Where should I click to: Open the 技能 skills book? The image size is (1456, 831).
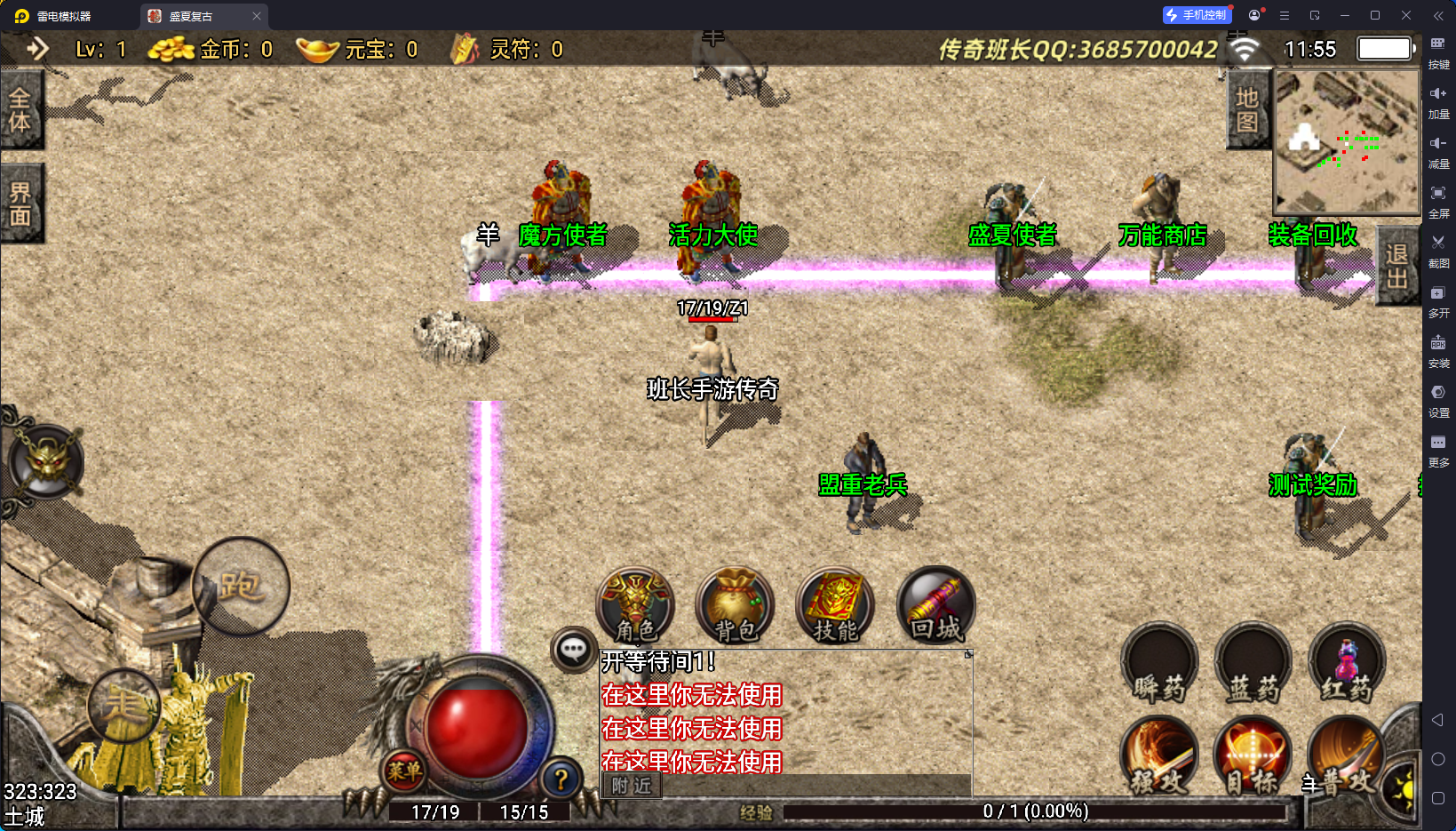click(835, 606)
